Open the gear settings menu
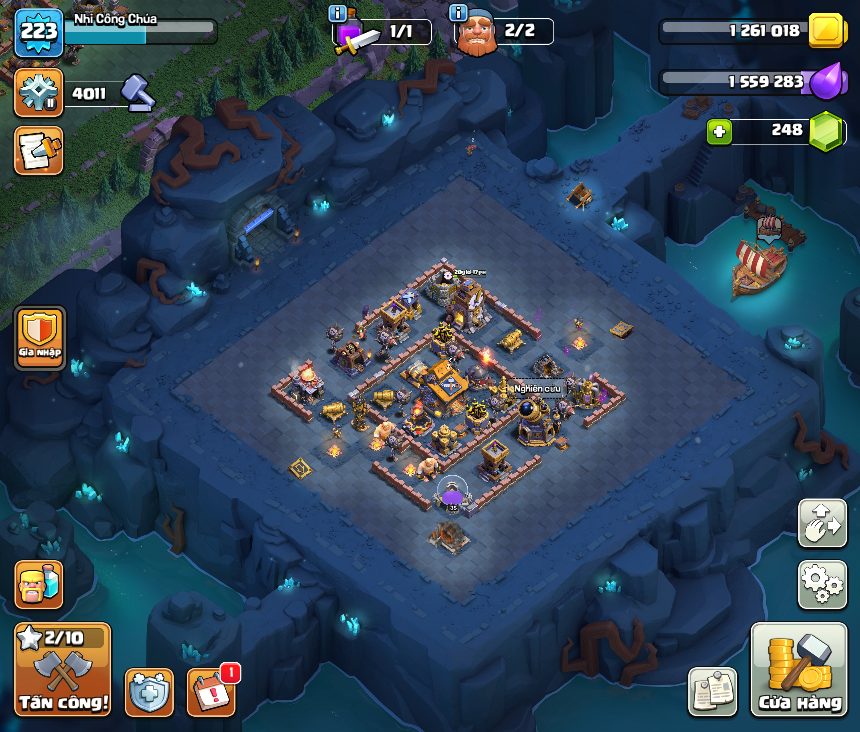Screen dimensions: 860x732 [822, 584]
